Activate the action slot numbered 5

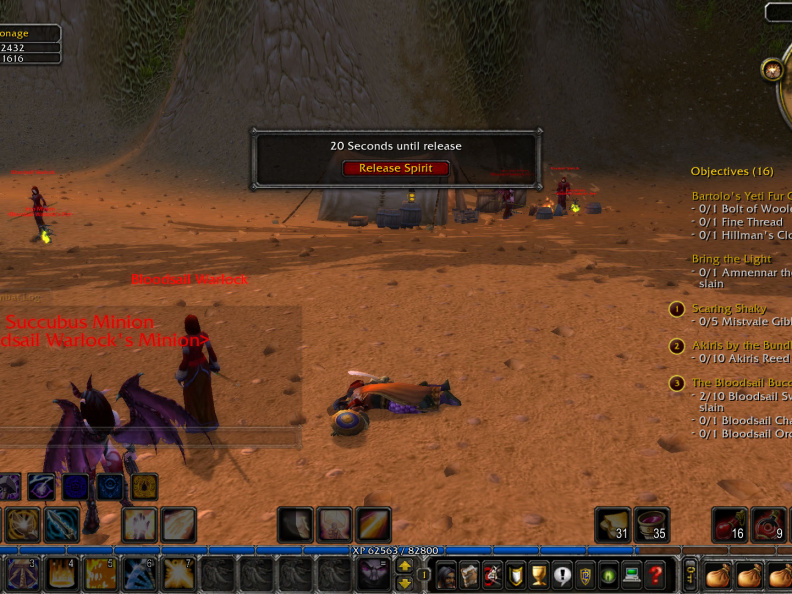(101, 575)
